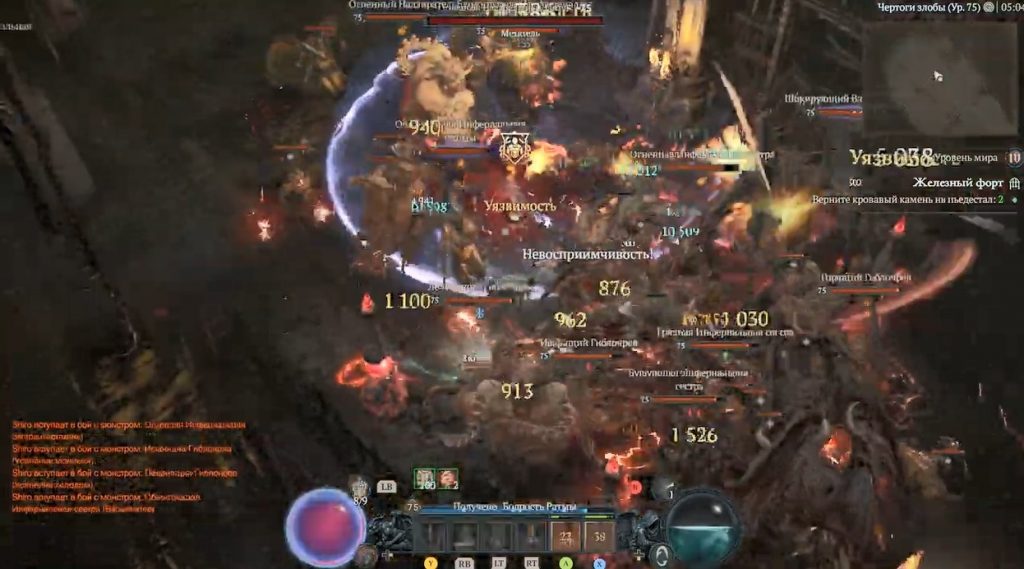The image size is (1024, 569).
Task: Click the dungeon gate icon beside Железный форт
Action: [1015, 183]
